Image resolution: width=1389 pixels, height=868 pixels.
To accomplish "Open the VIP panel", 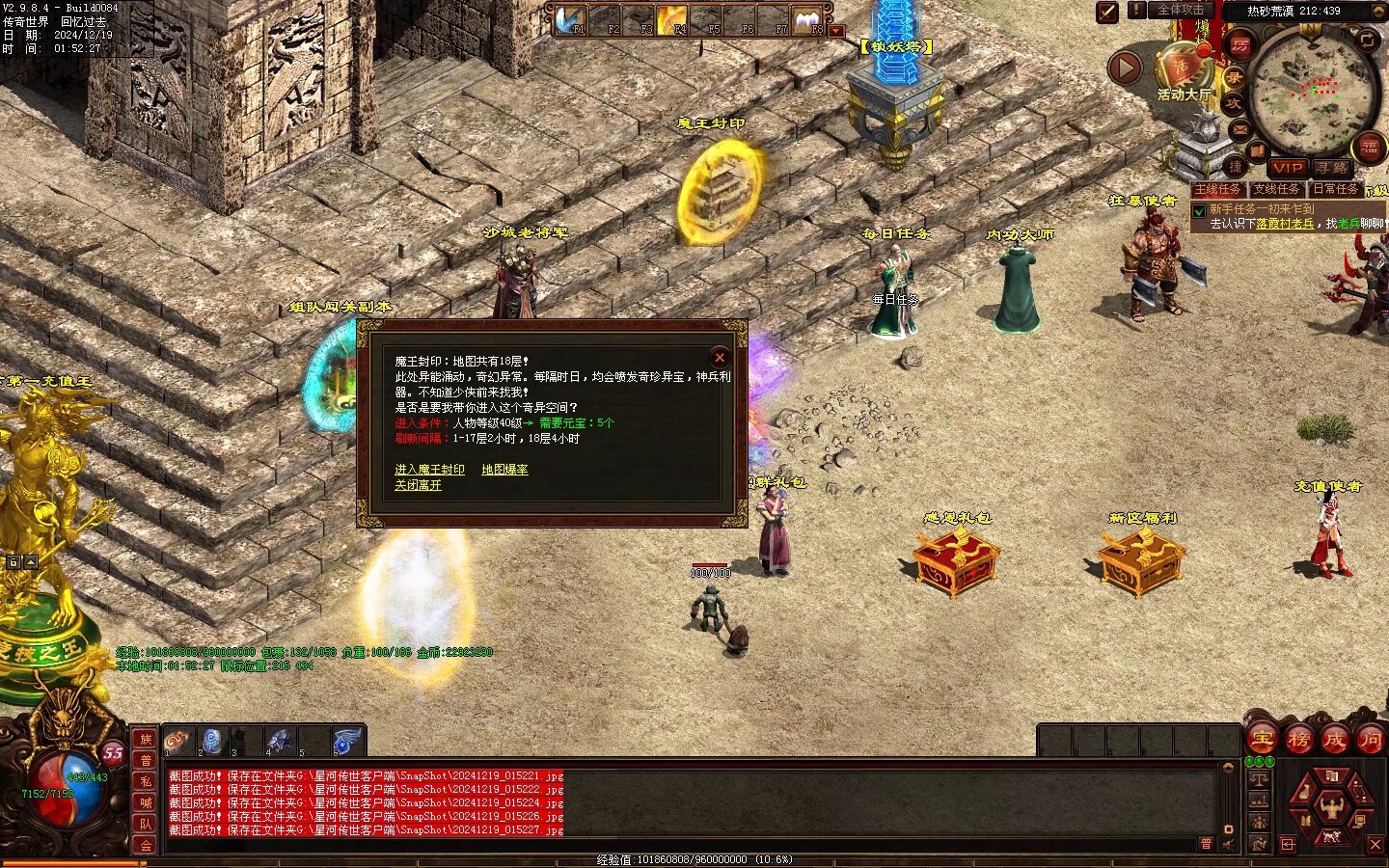I will point(1288,168).
